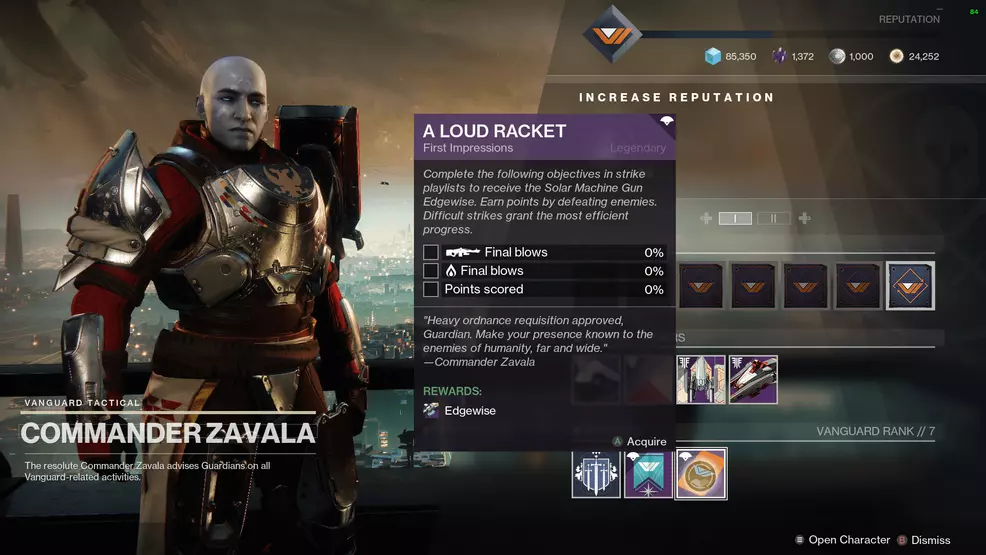
Task: Select the teal Vanguard banner quest item
Action: pos(649,473)
